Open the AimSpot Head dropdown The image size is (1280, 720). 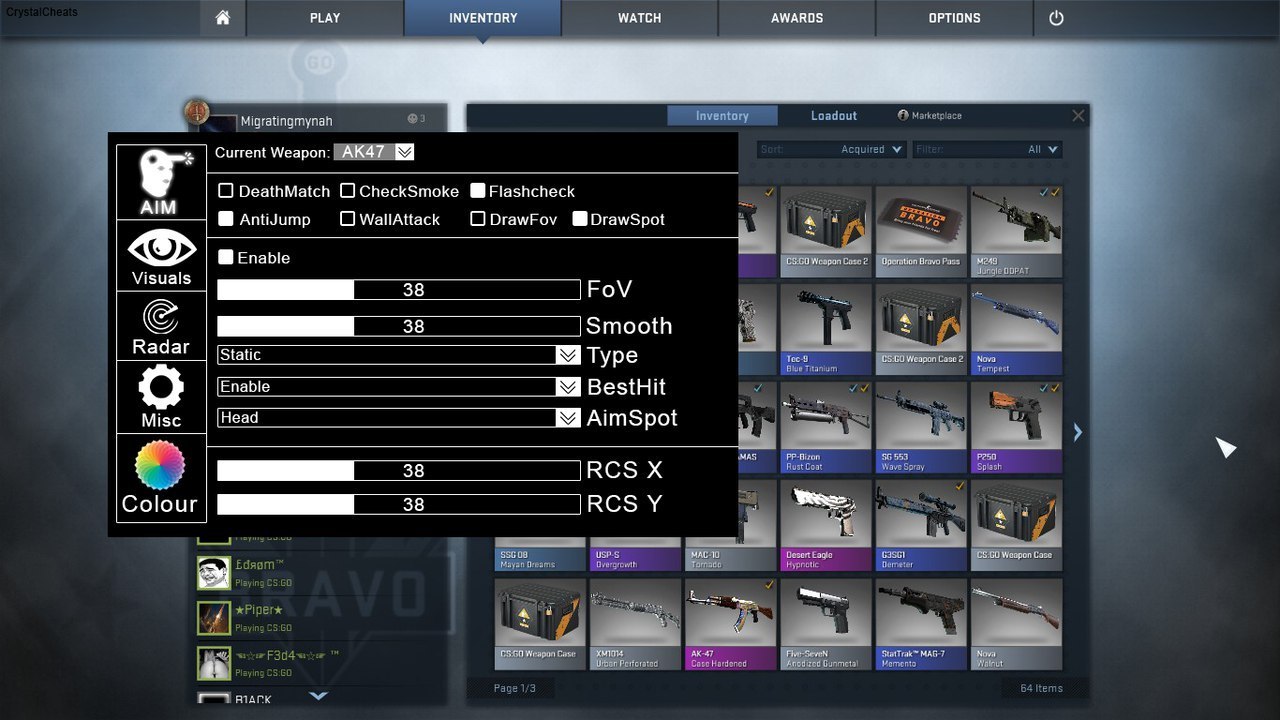point(568,418)
